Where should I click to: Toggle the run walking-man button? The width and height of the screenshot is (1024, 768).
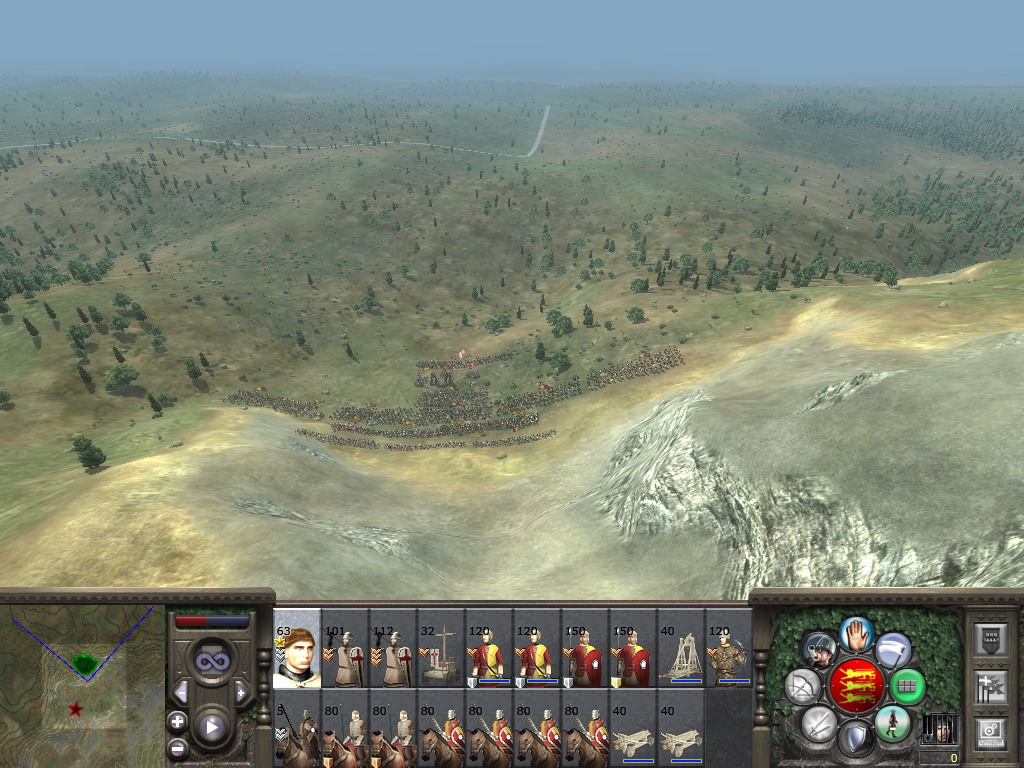coord(892,723)
